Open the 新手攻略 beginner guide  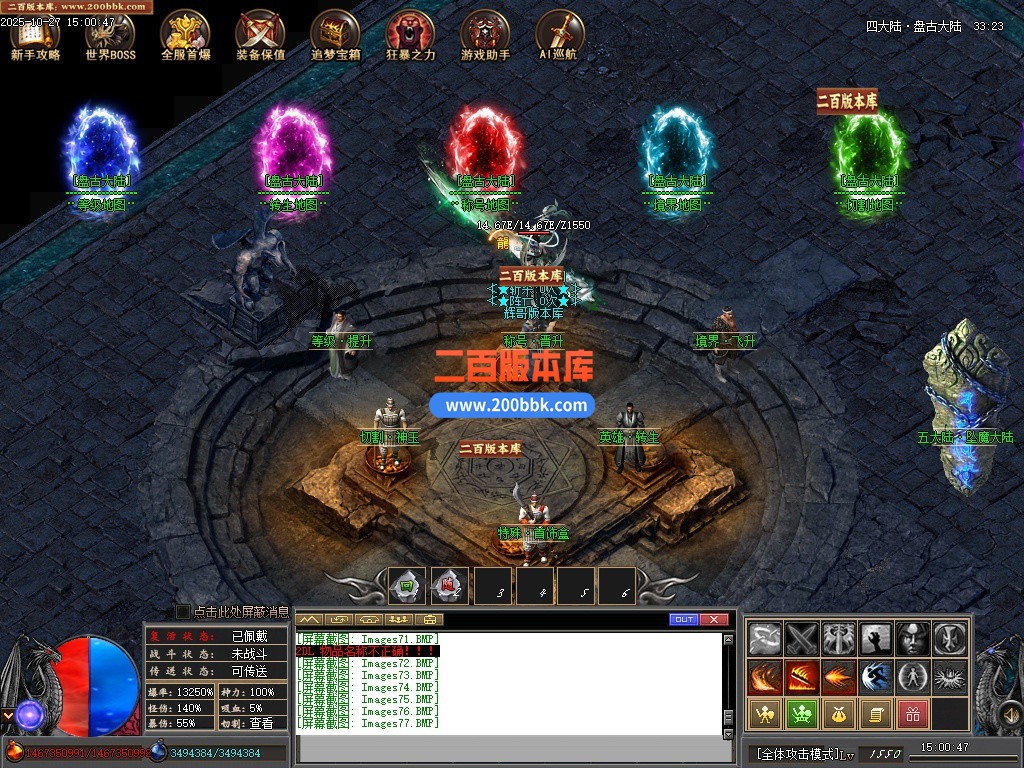point(35,35)
